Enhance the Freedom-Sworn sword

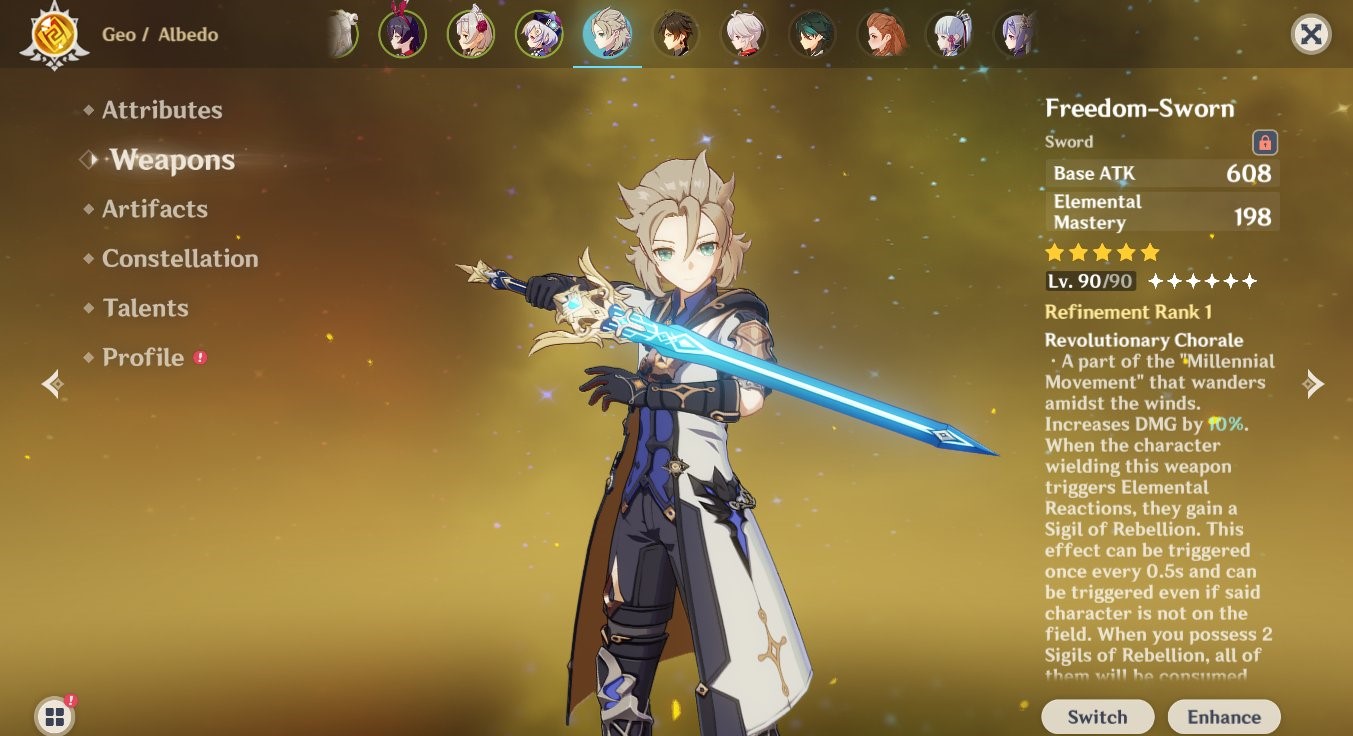click(x=1223, y=716)
